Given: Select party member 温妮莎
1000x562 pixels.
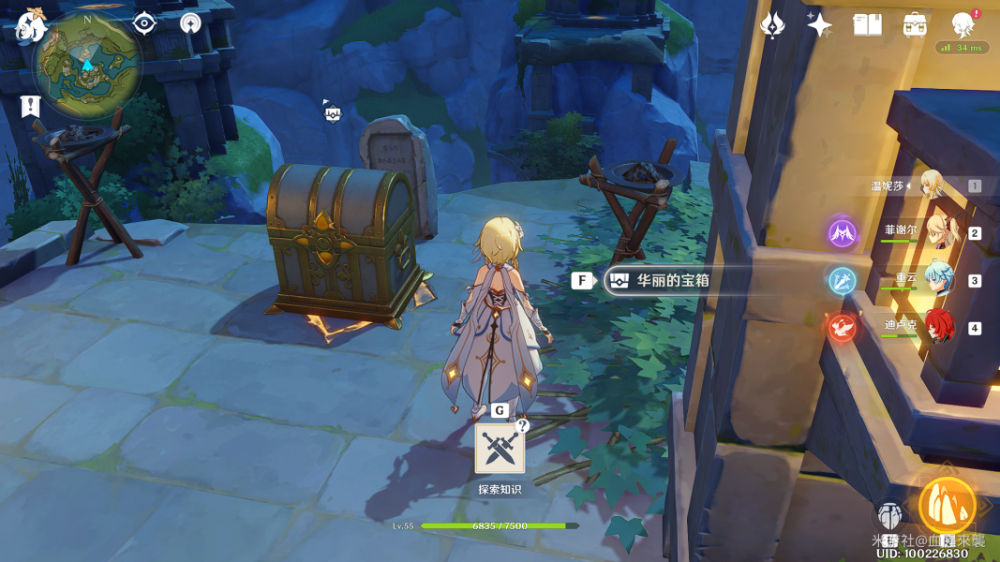Looking at the screenshot, I should point(932,186).
